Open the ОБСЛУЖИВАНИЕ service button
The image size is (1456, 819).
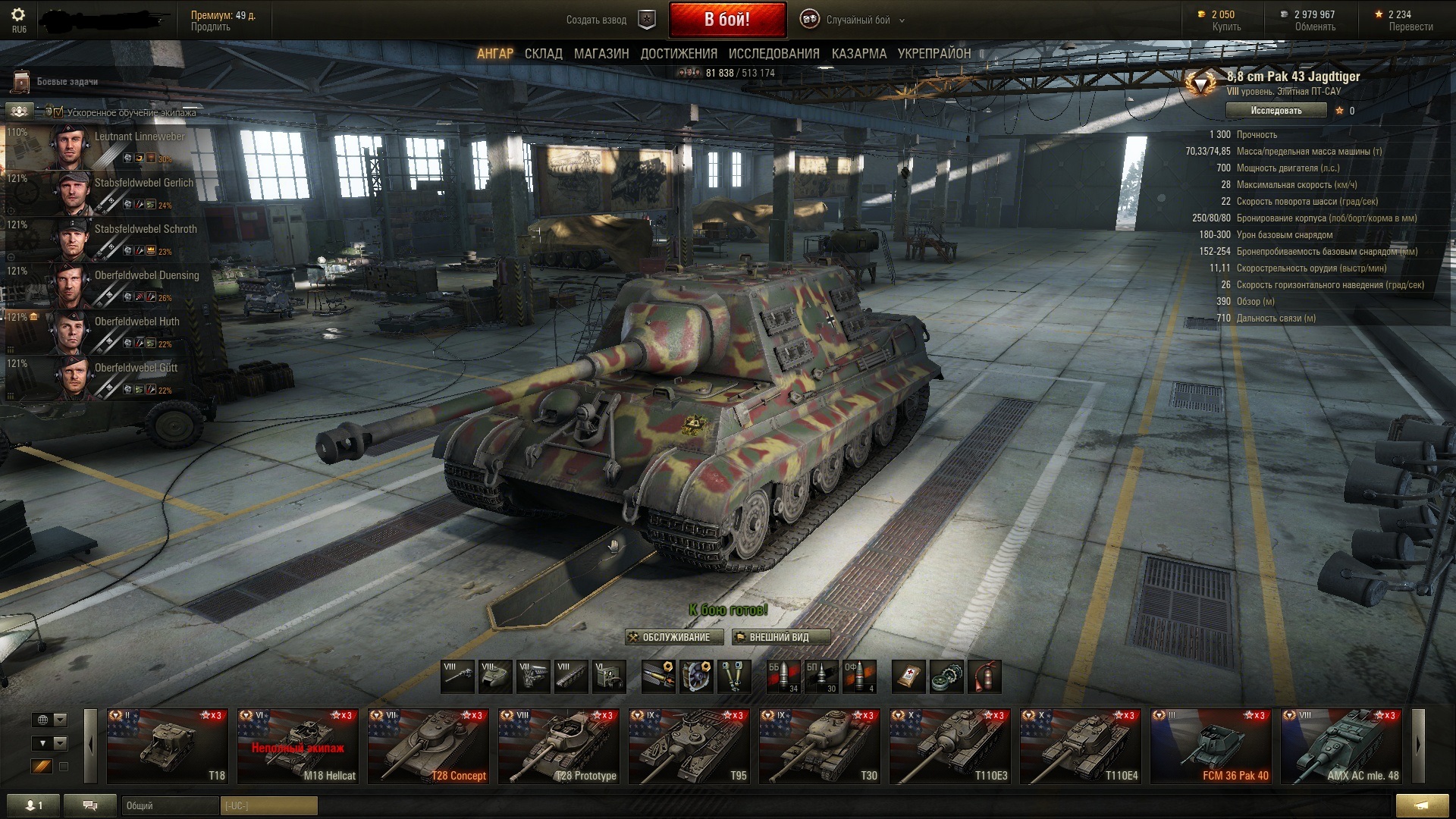[x=674, y=637]
